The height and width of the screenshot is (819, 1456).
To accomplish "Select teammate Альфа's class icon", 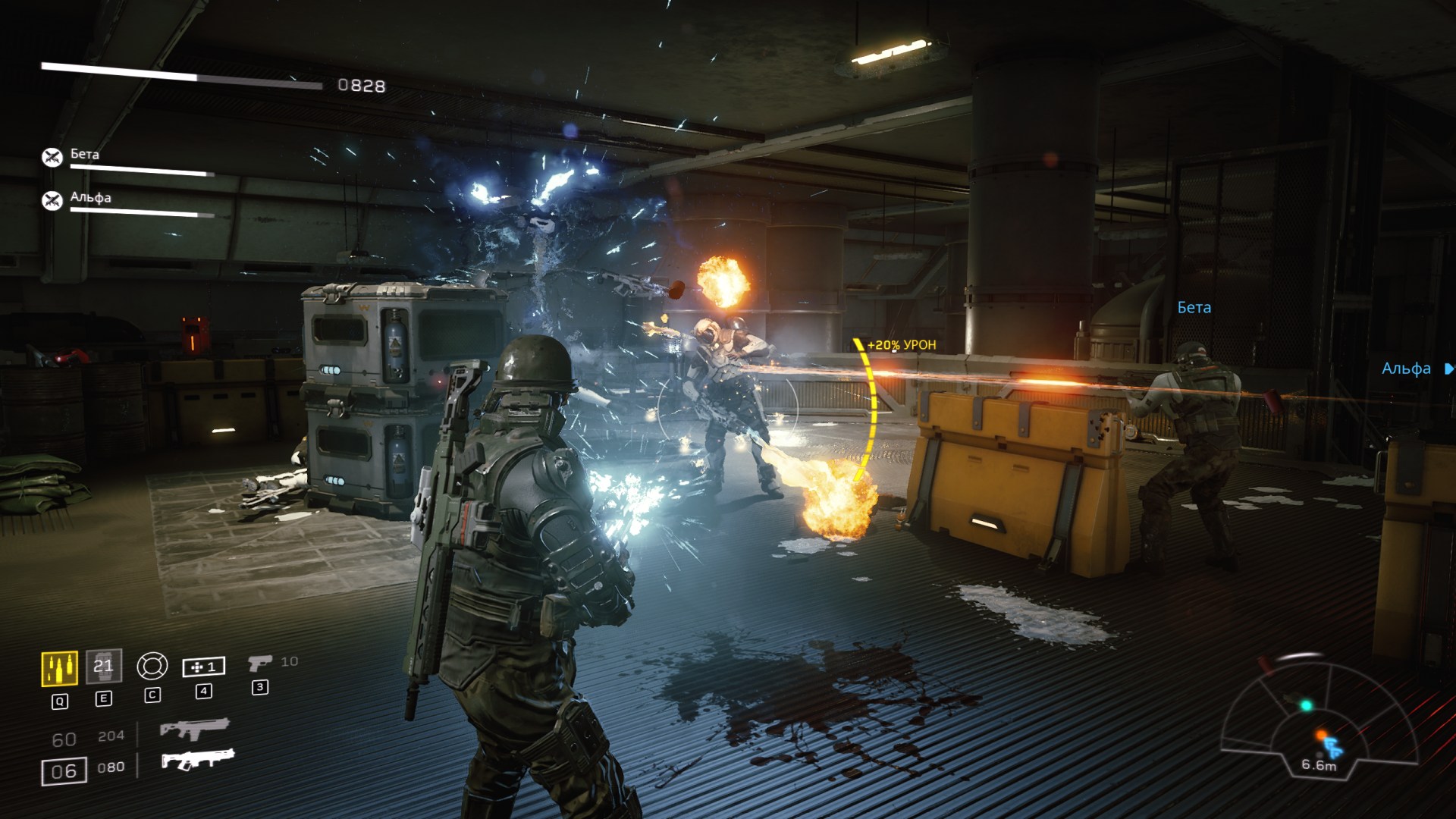I will click(52, 200).
